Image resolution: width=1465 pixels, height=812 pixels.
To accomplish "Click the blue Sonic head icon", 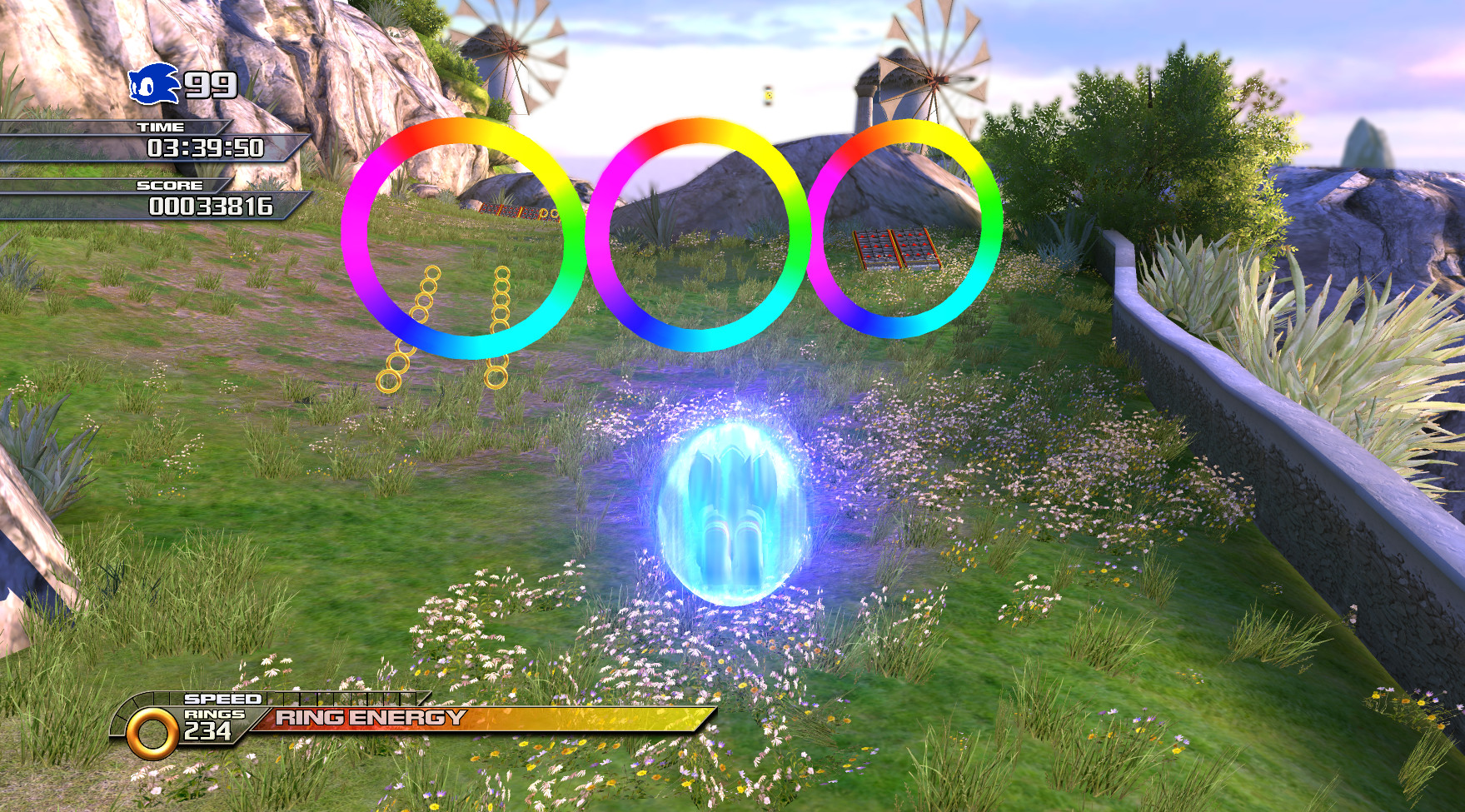I will (x=152, y=83).
